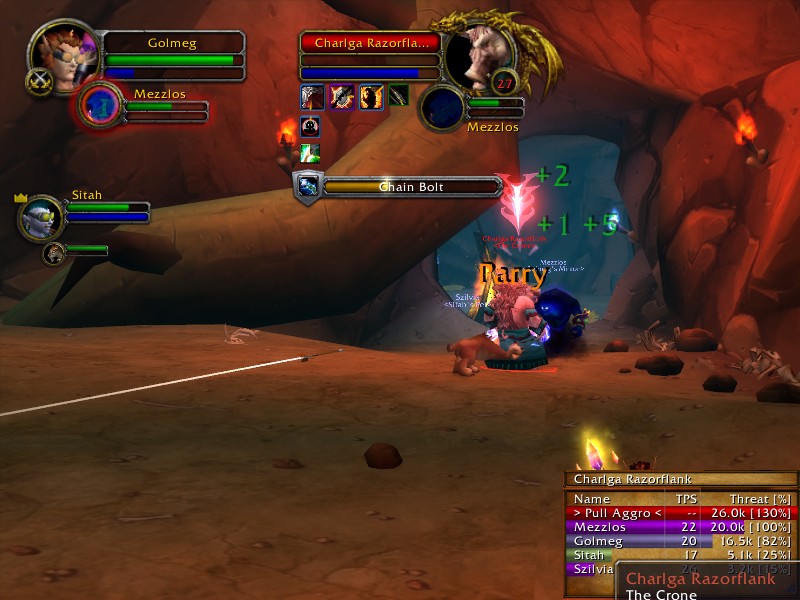This screenshot has width=800, height=600.
Task: Inspect the fiery figure debuff icon on target
Action: [371, 96]
